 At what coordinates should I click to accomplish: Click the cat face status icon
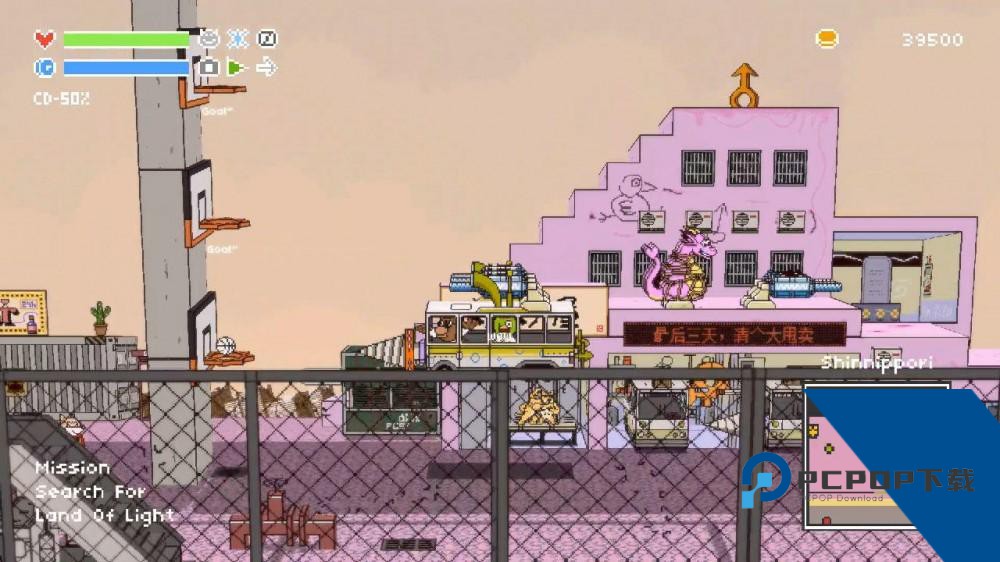pyautogui.click(x=209, y=39)
